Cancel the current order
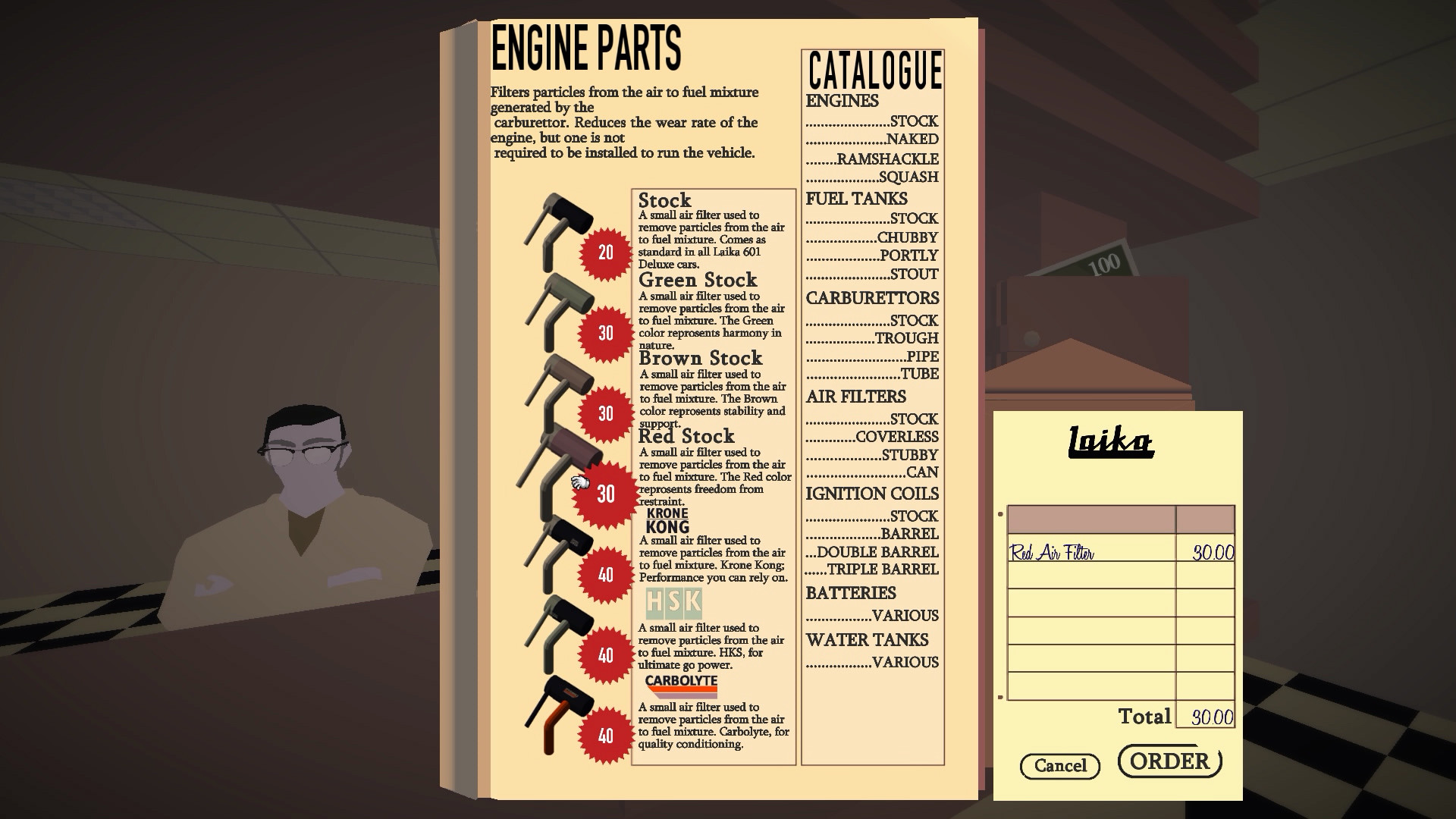This screenshot has width=1456, height=819. [1059, 766]
